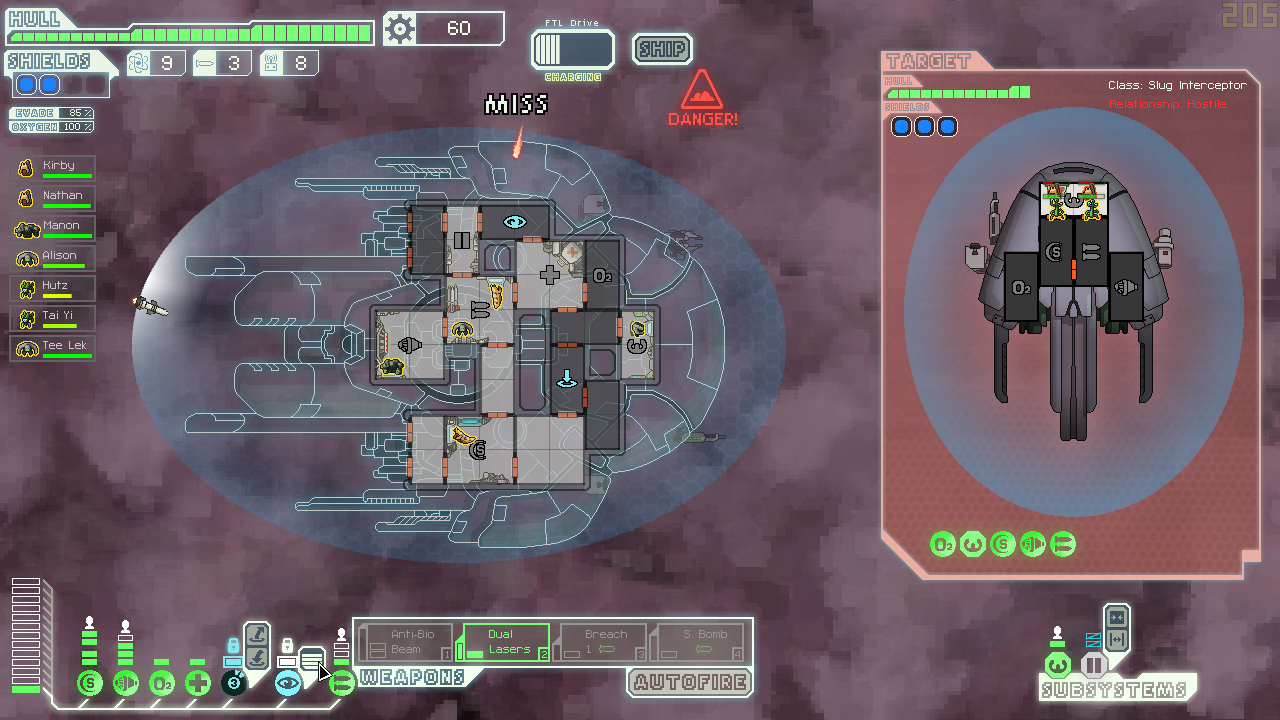The height and width of the screenshot is (720, 1280).
Task: Choose the S. Bomb weapon slot
Action: click(699, 642)
